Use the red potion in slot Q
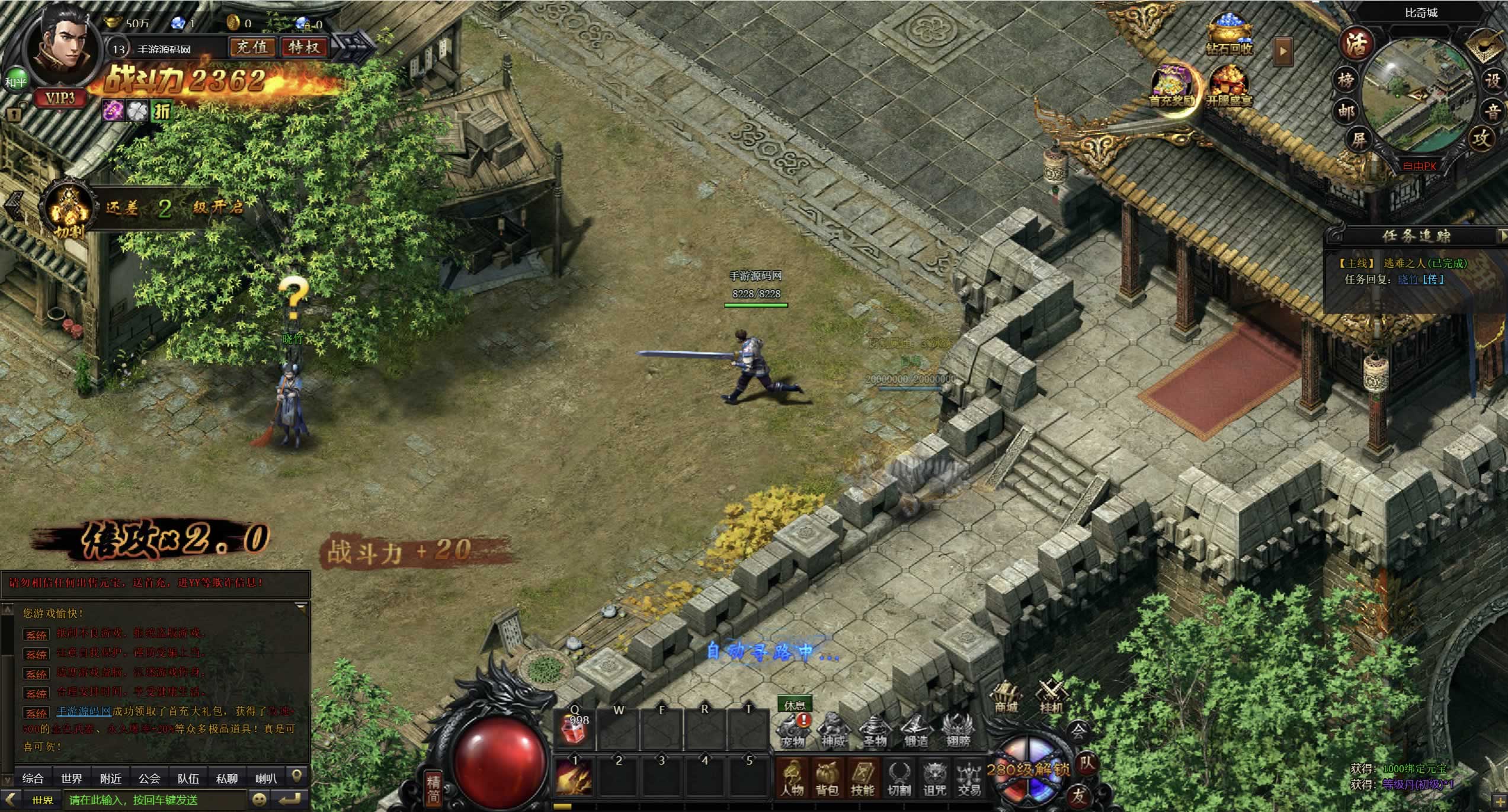 click(x=575, y=730)
